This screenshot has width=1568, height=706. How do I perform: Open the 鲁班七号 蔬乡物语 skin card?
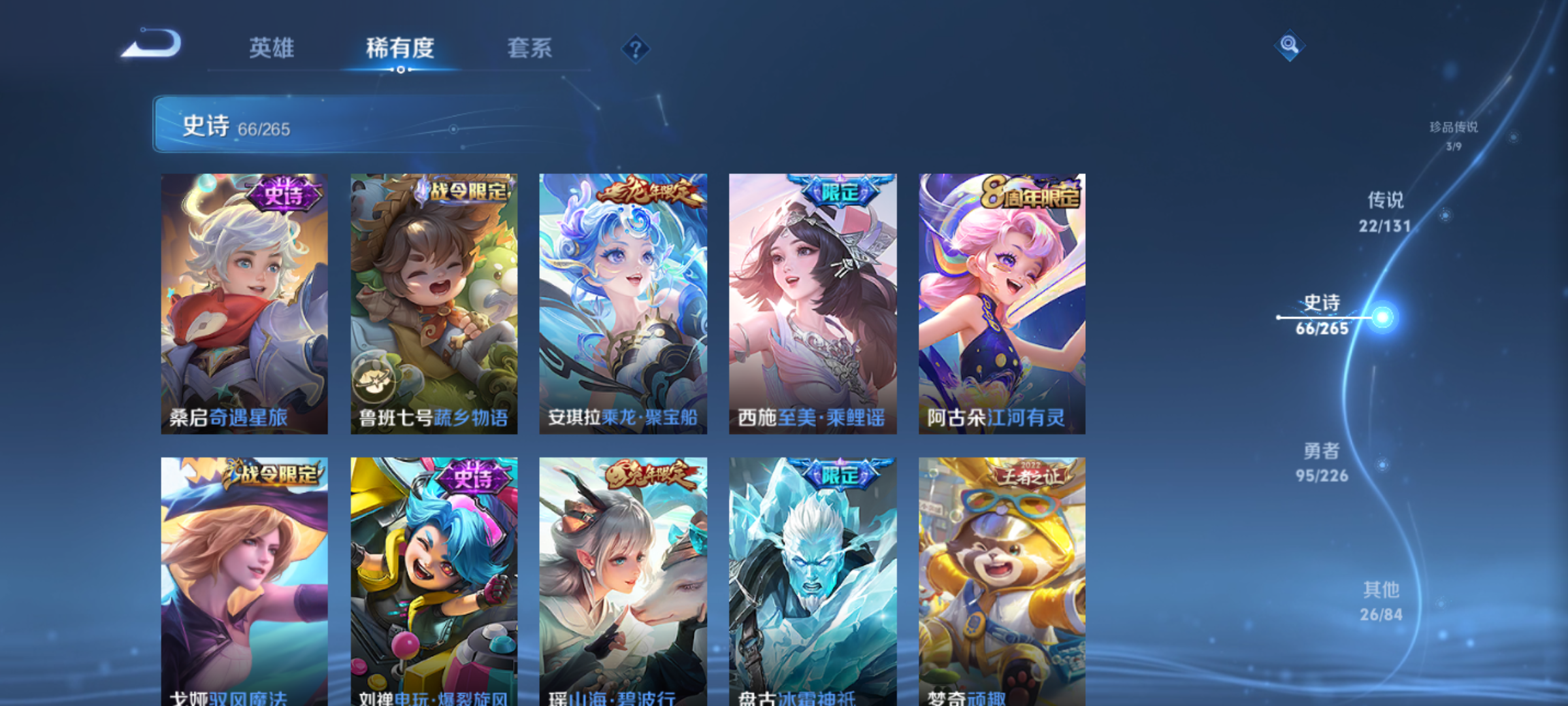[x=434, y=303]
